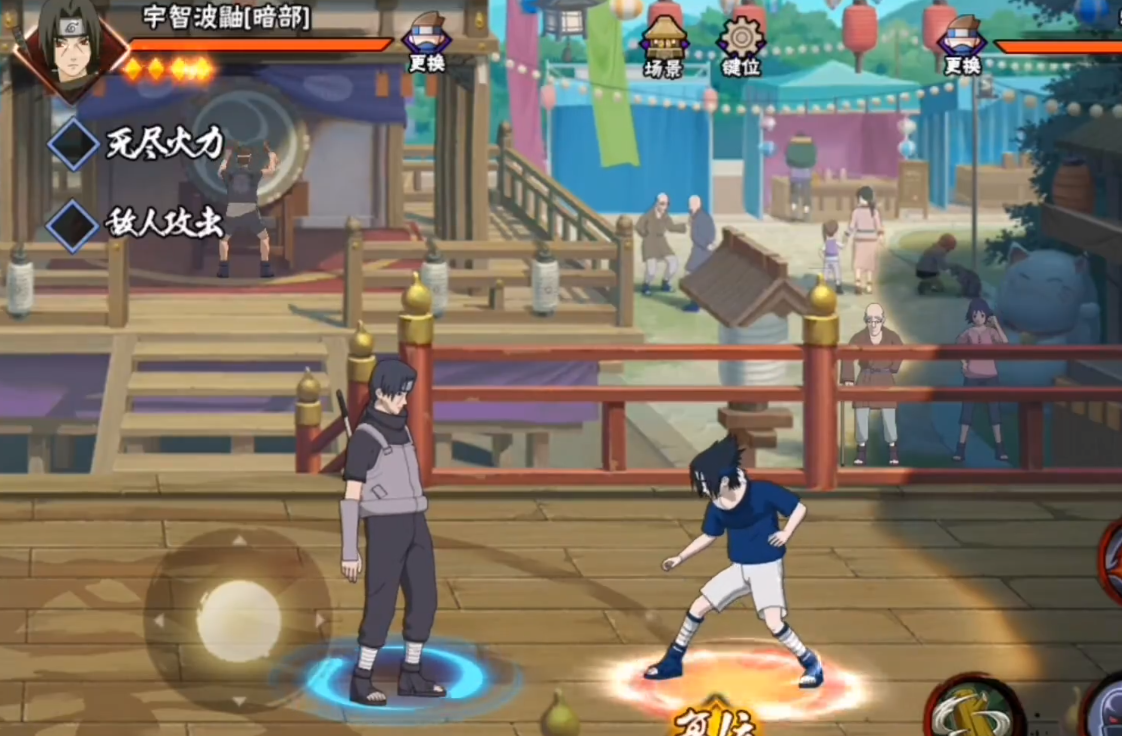Toggle the 无尽火力 (endless firepower) option
The width and height of the screenshot is (1122, 736).
click(74, 144)
